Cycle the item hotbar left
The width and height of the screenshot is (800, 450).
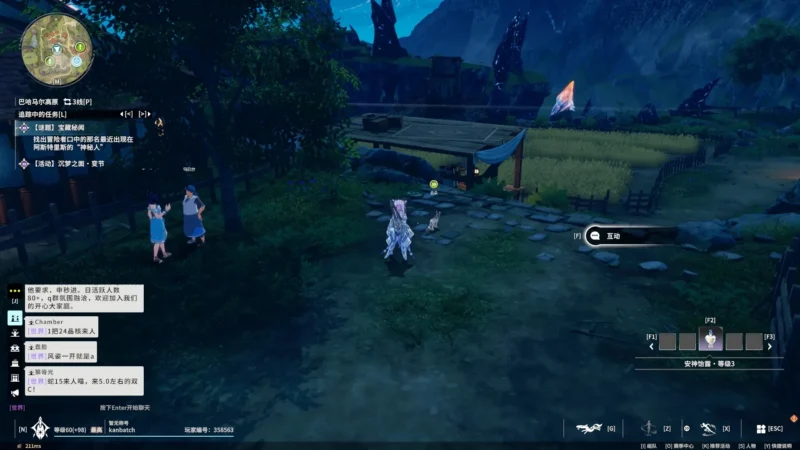(652, 347)
